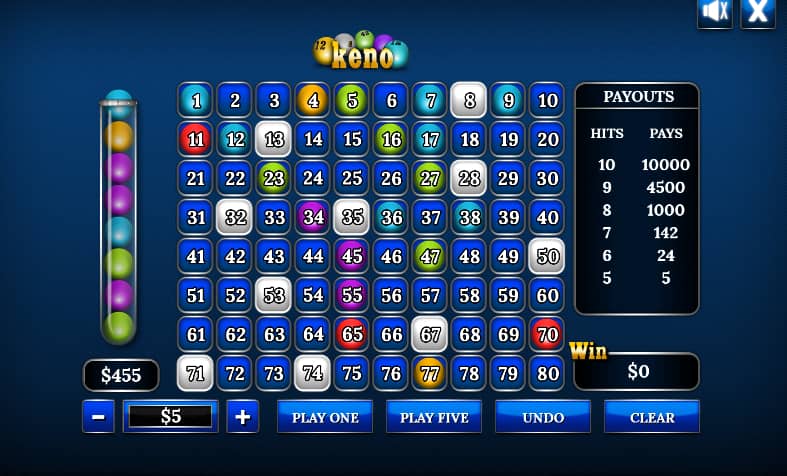Clear all selected keno numbers
The image size is (787, 476).
[652, 417]
